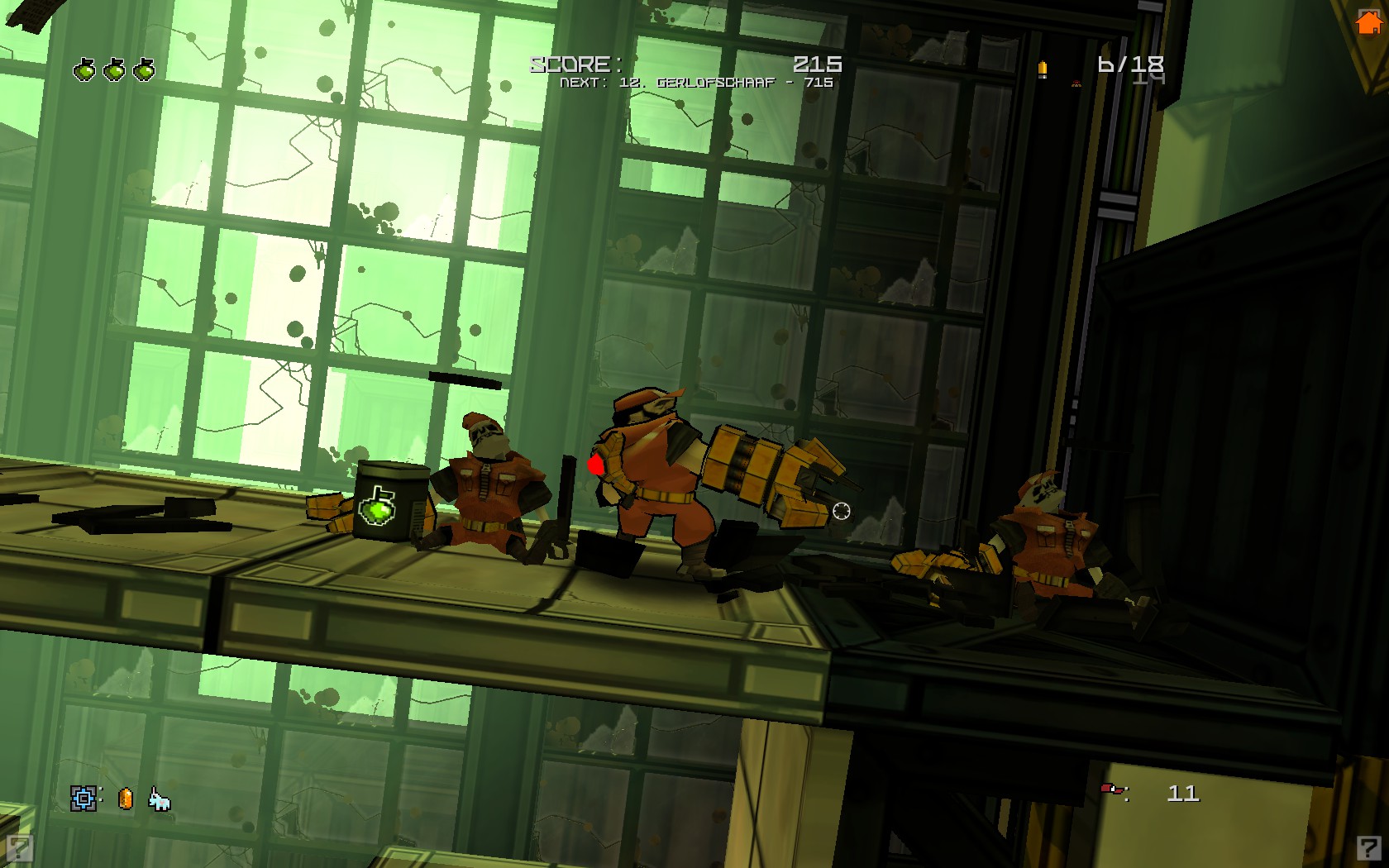
Task: Select the blue microchip upgrade icon
Action: coord(84,799)
